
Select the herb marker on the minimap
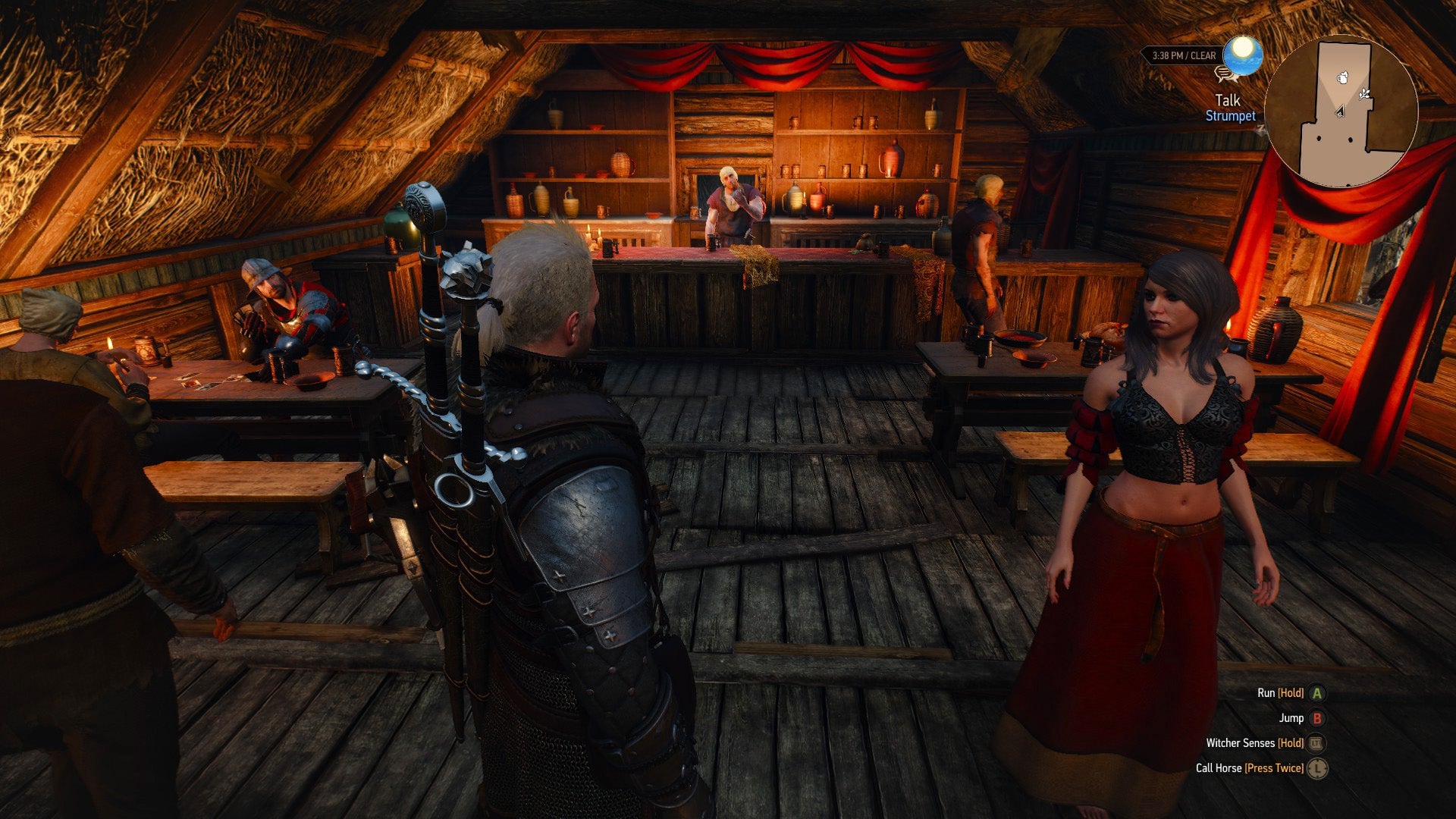[x=1363, y=95]
